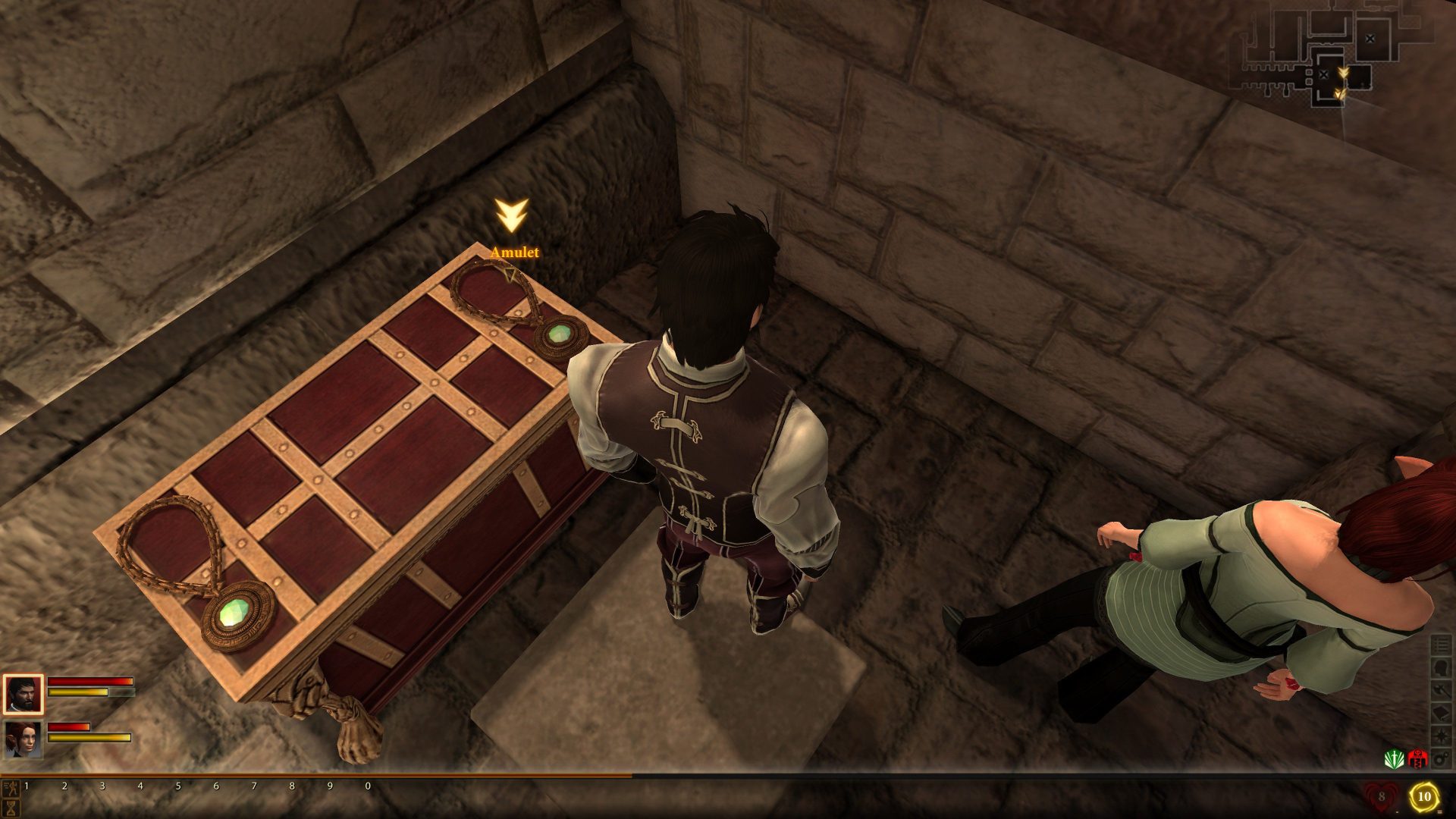The width and height of the screenshot is (1456, 819).
Task: Open the gears options icon
Action: point(1441,758)
